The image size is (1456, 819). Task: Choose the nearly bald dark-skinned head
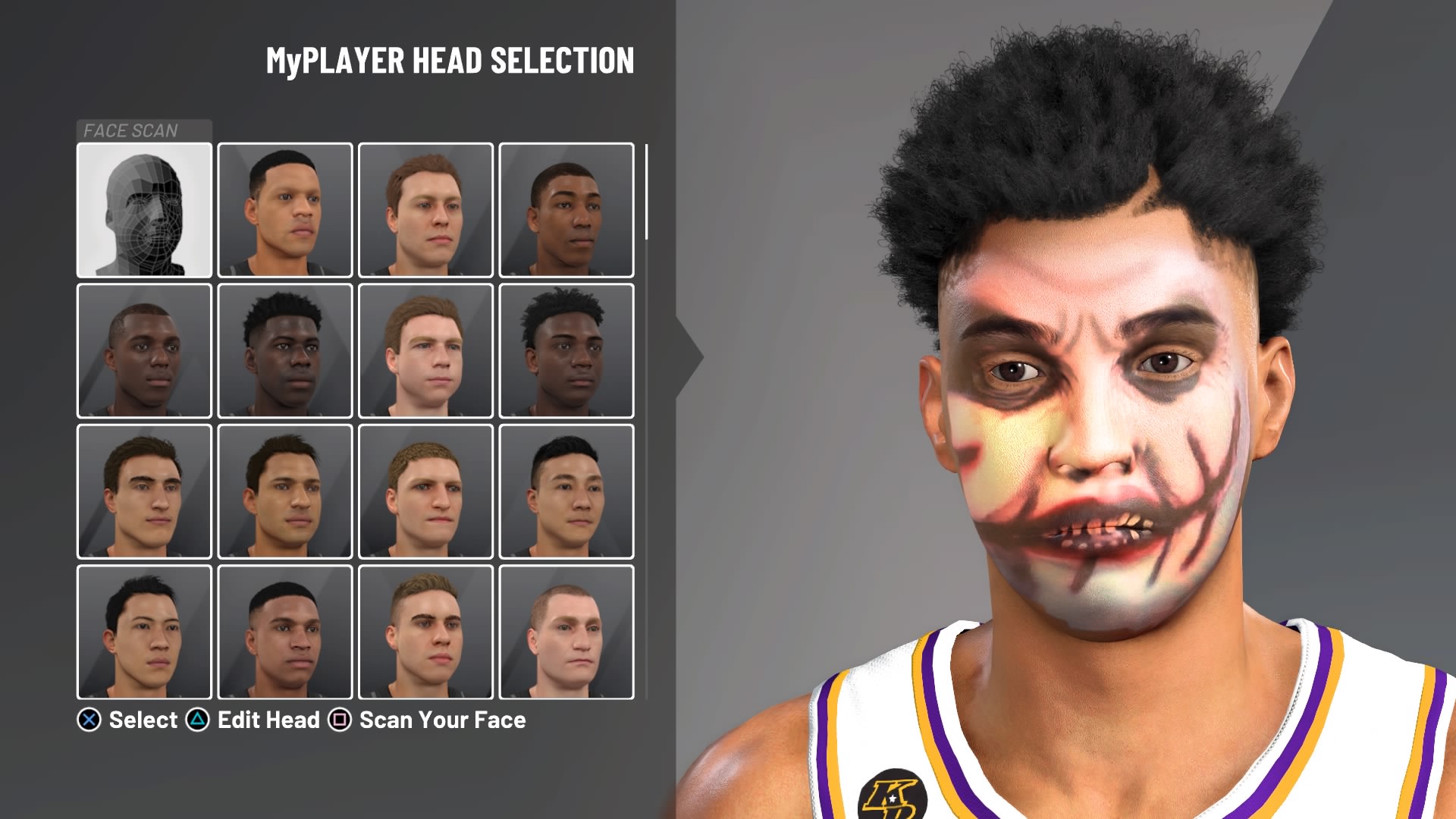[144, 350]
